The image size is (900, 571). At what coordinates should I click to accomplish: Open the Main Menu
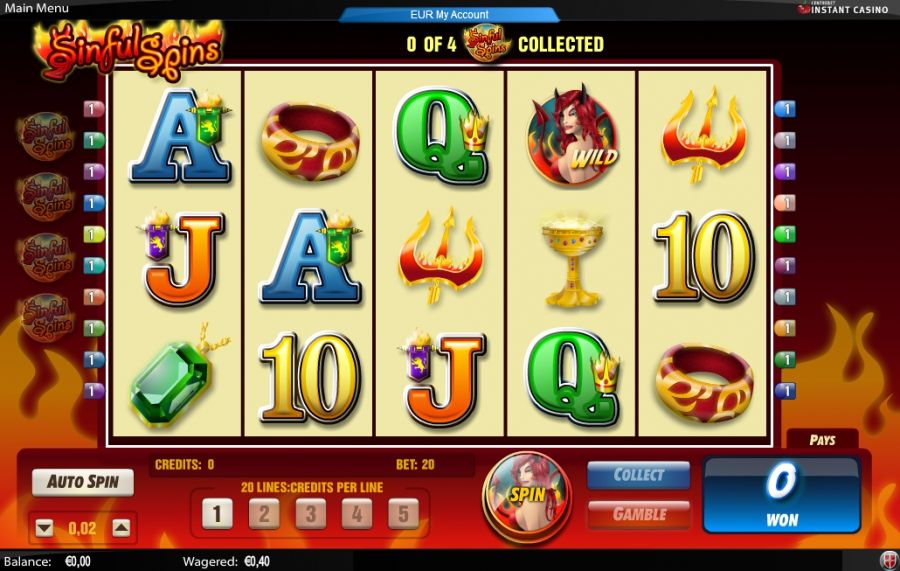click(35, 8)
